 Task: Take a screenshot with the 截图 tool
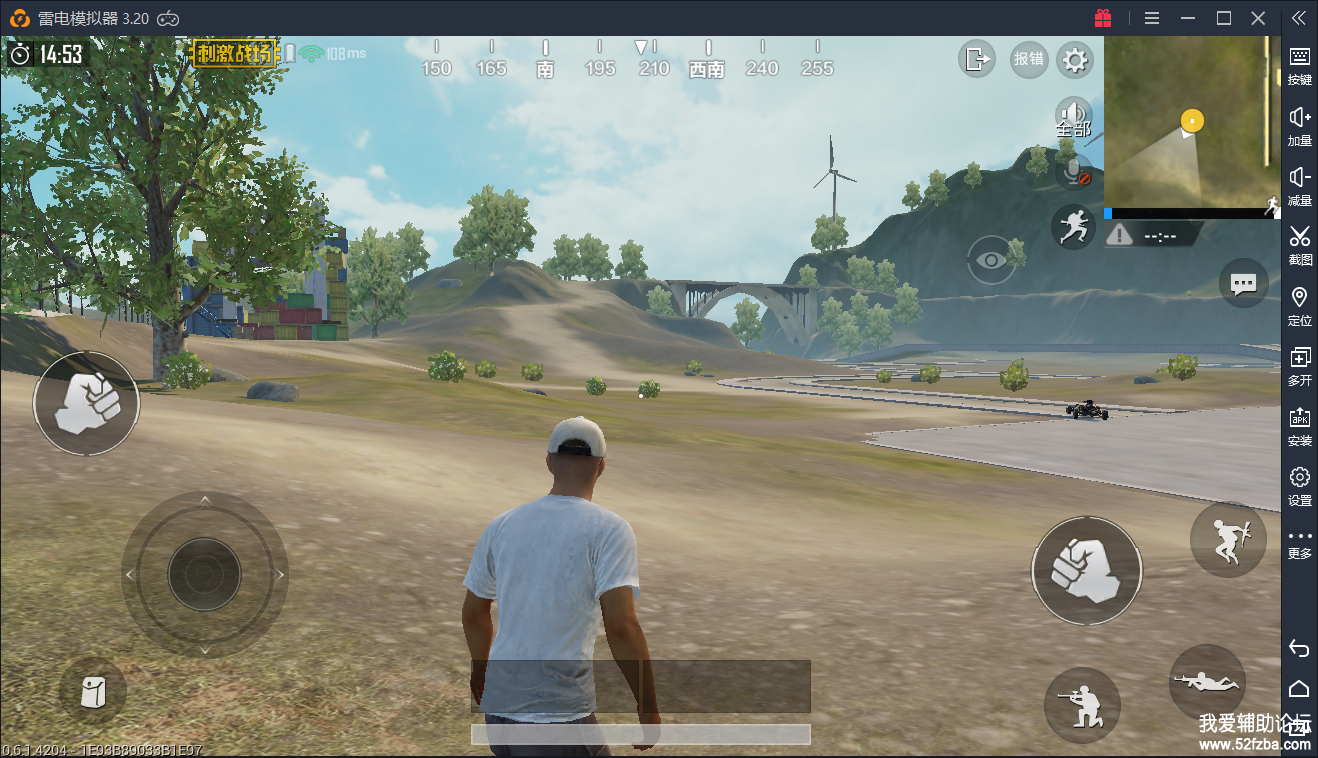point(1299,244)
